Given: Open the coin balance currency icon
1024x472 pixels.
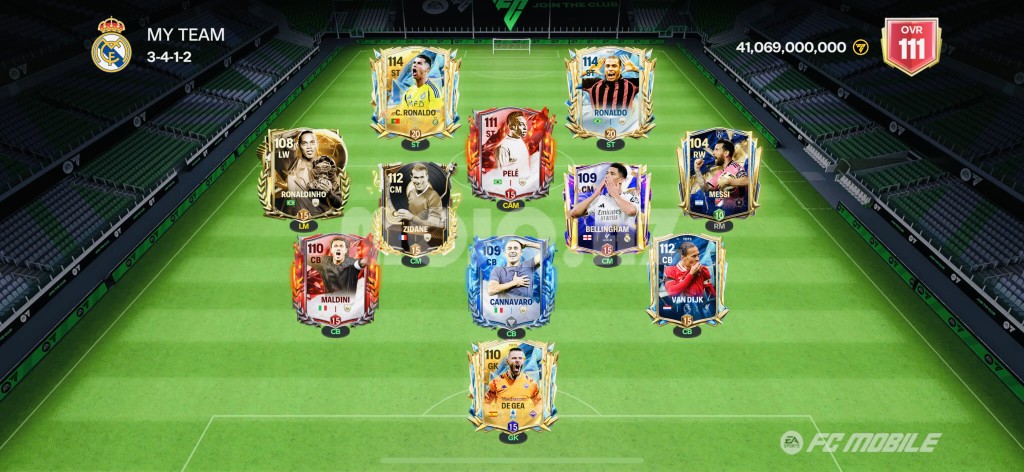Looking at the screenshot, I should pos(860,47).
